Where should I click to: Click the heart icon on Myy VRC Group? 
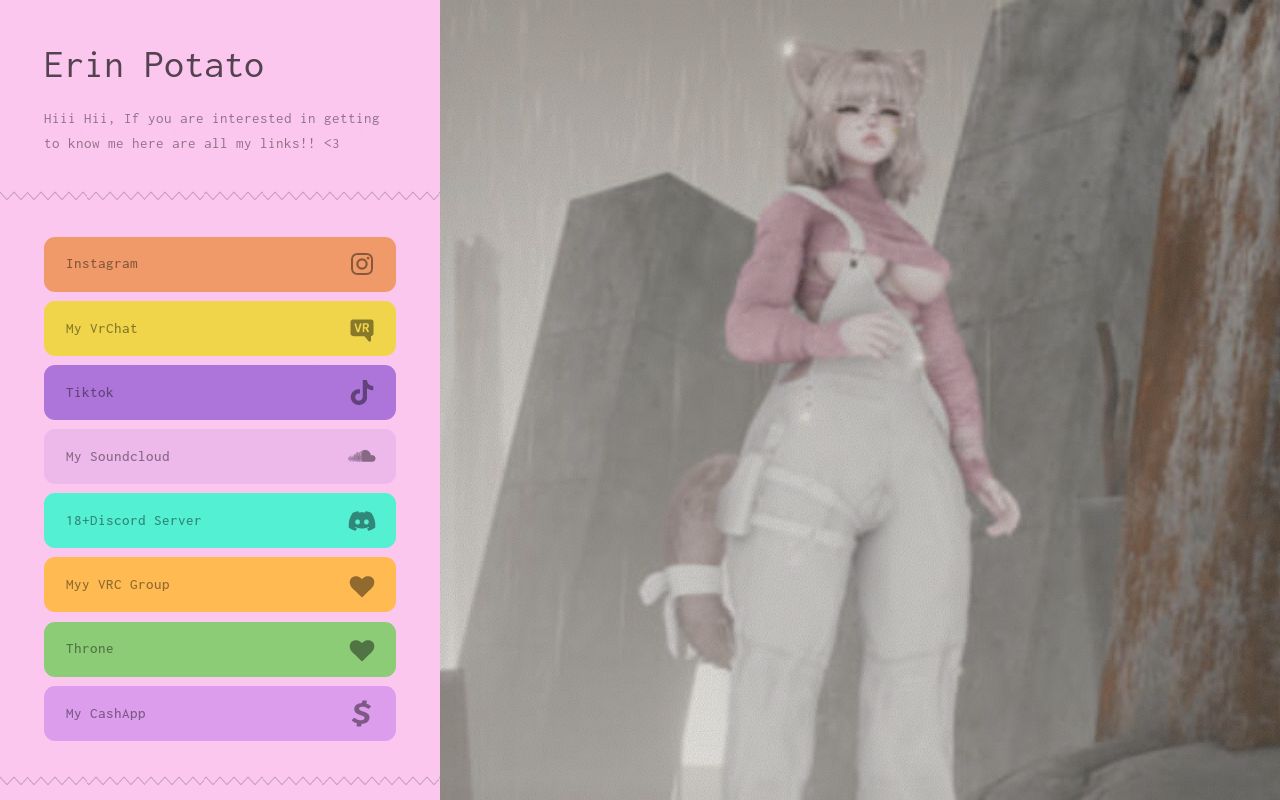coord(361,585)
